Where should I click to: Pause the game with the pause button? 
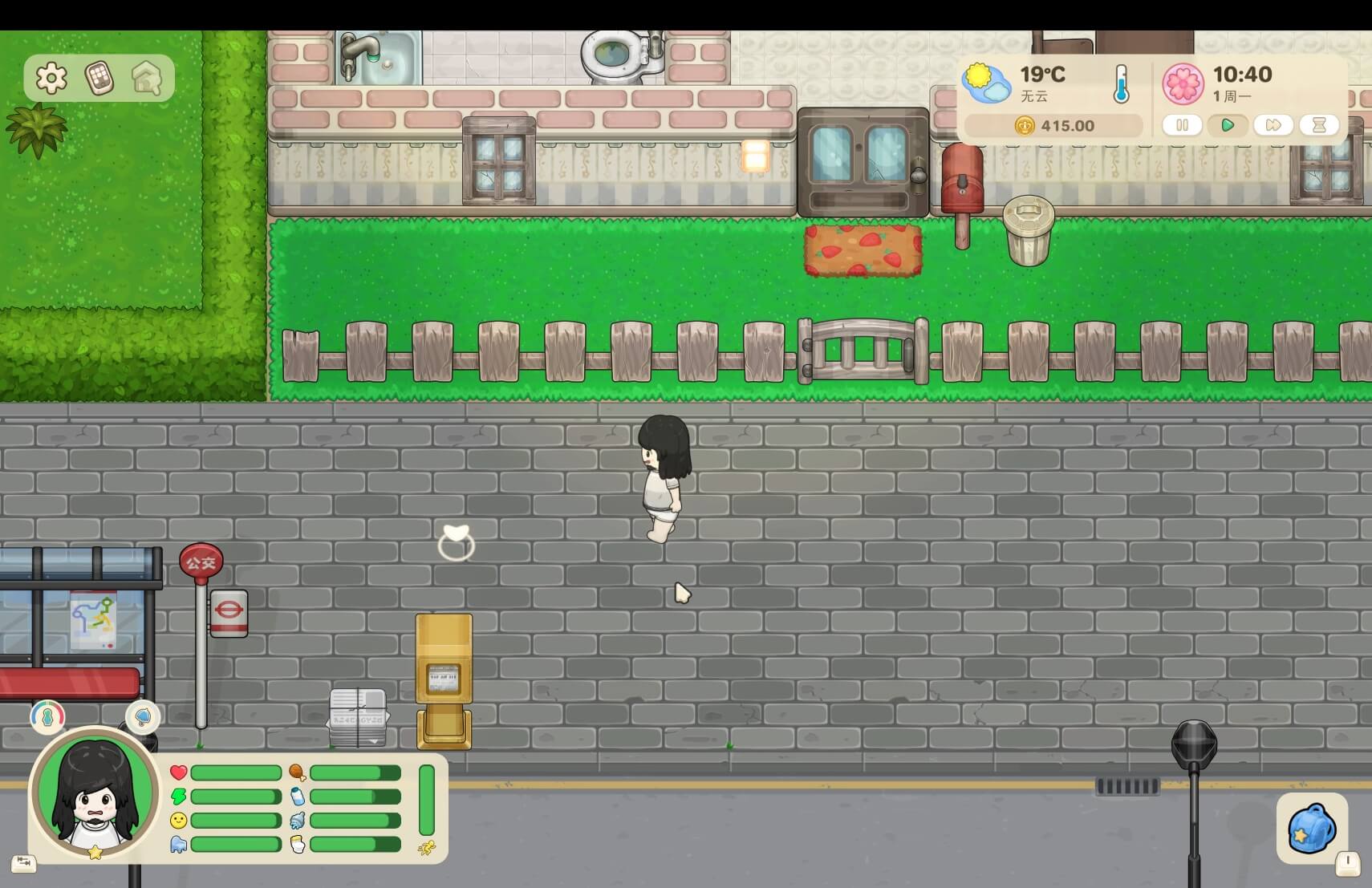pos(1181,125)
